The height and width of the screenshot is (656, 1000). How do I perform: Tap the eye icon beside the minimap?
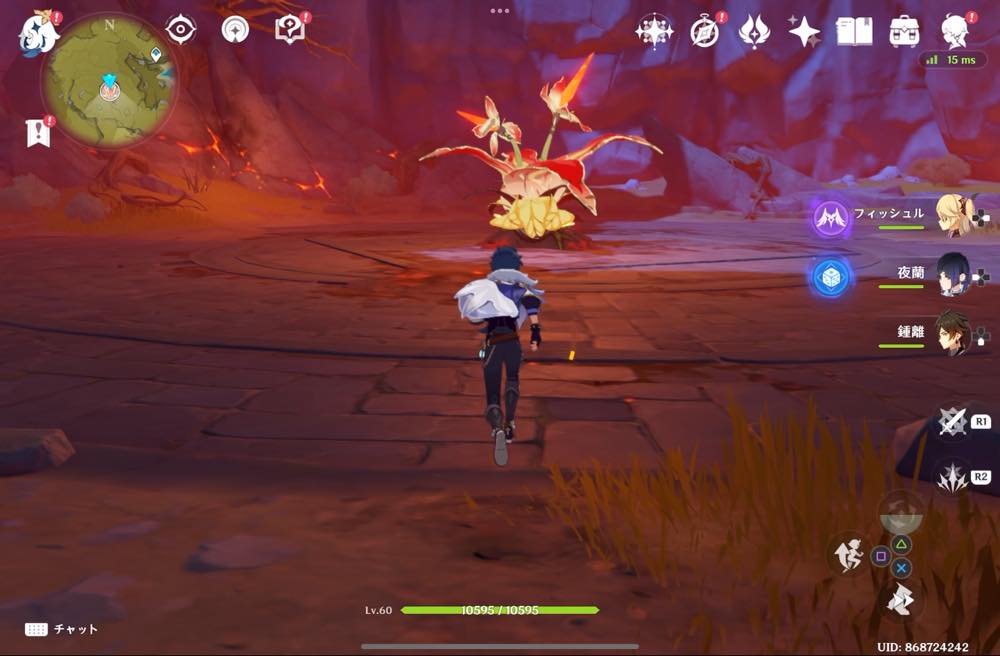click(180, 30)
